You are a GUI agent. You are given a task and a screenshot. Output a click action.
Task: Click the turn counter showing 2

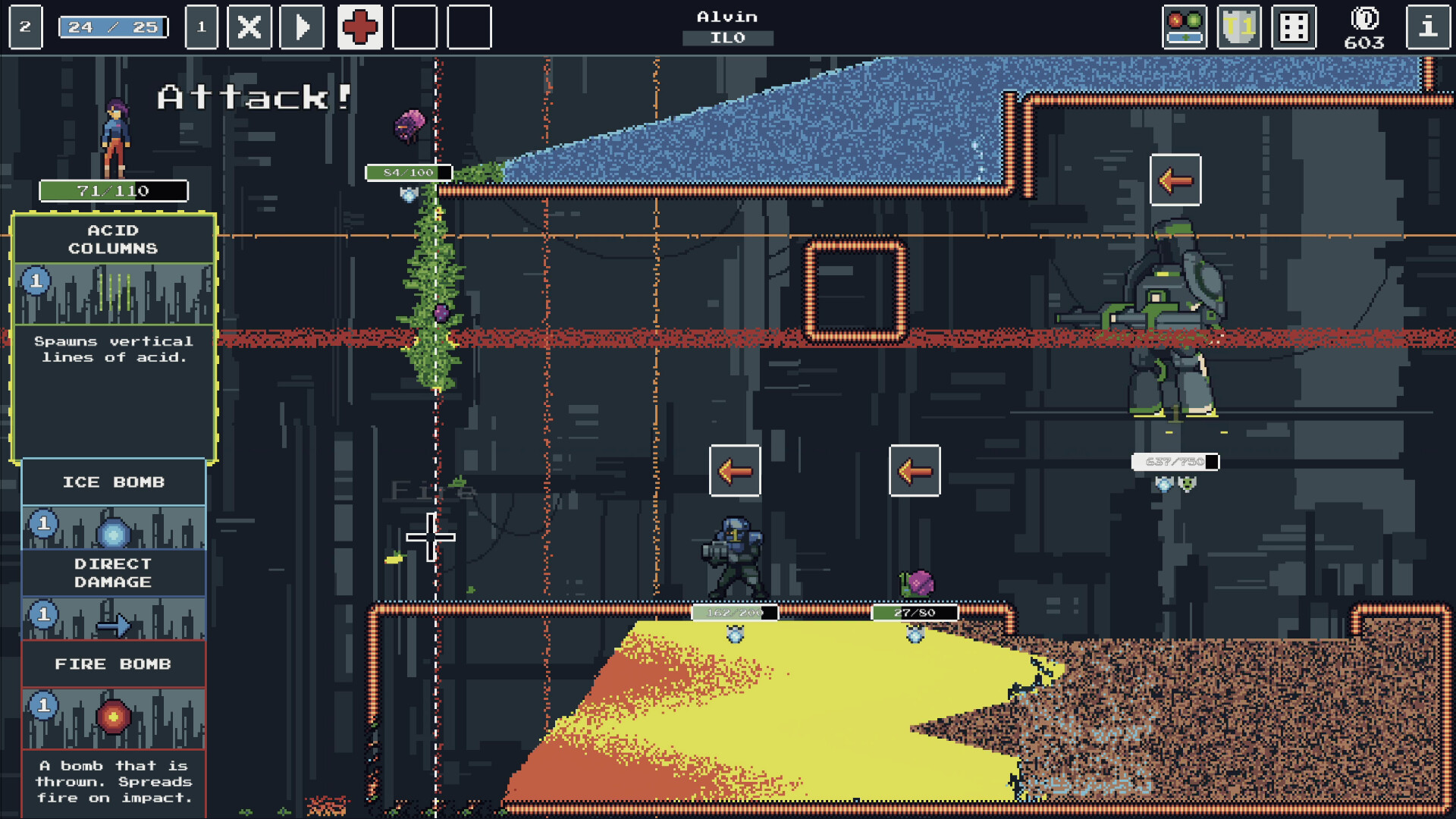(24, 27)
